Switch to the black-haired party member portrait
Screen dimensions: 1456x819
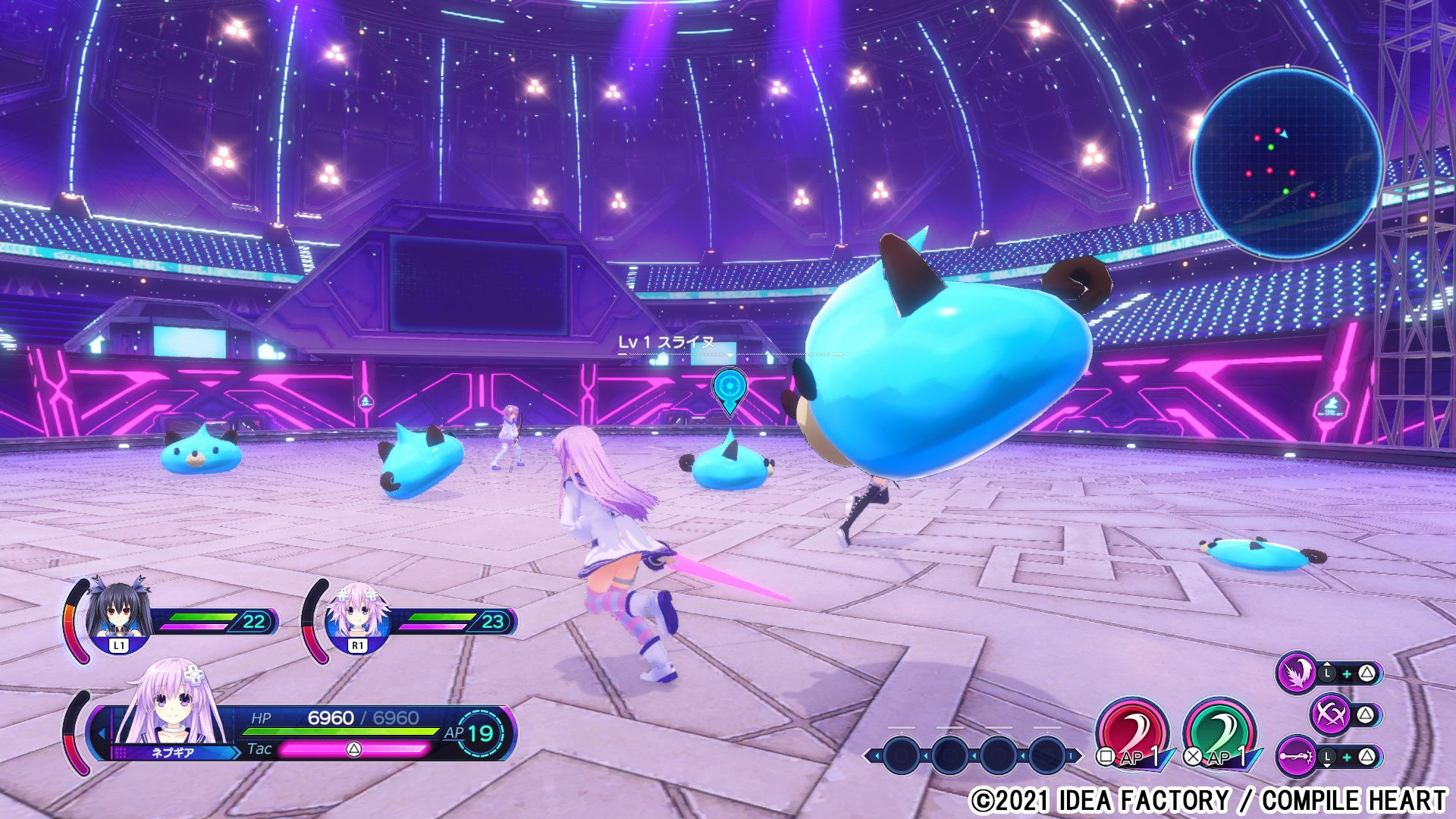coord(118,613)
